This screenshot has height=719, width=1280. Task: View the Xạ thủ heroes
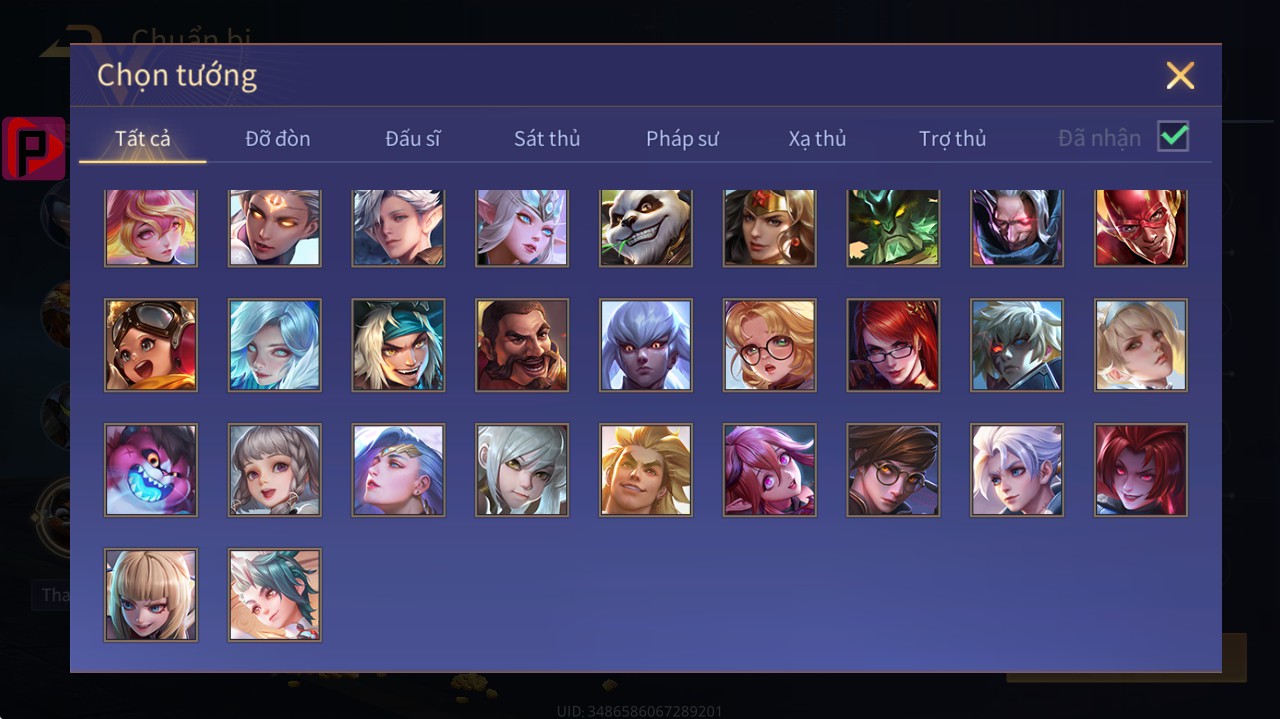(817, 139)
